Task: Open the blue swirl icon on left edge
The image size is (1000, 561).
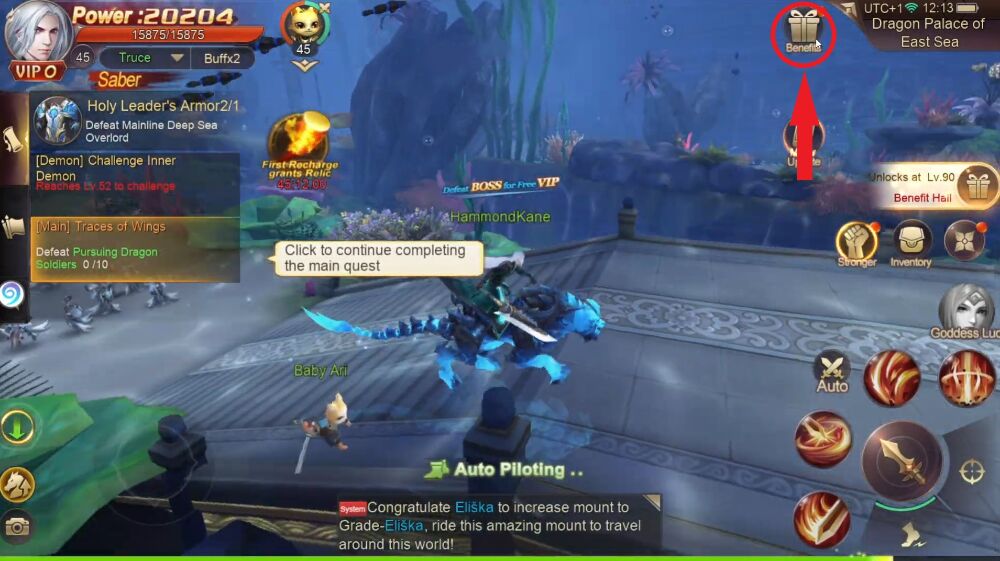Action: click(x=12, y=294)
